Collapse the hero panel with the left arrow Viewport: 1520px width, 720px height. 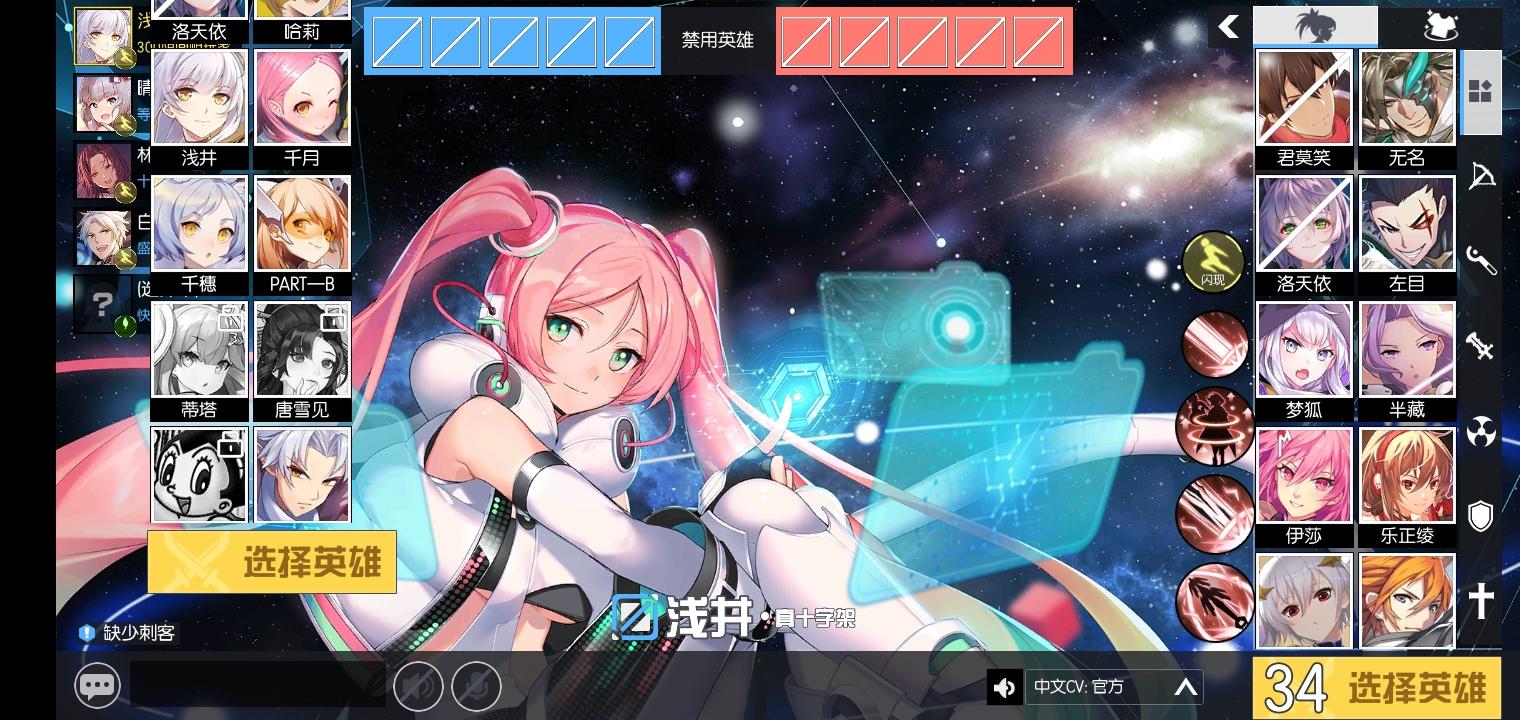pyautogui.click(x=1228, y=27)
